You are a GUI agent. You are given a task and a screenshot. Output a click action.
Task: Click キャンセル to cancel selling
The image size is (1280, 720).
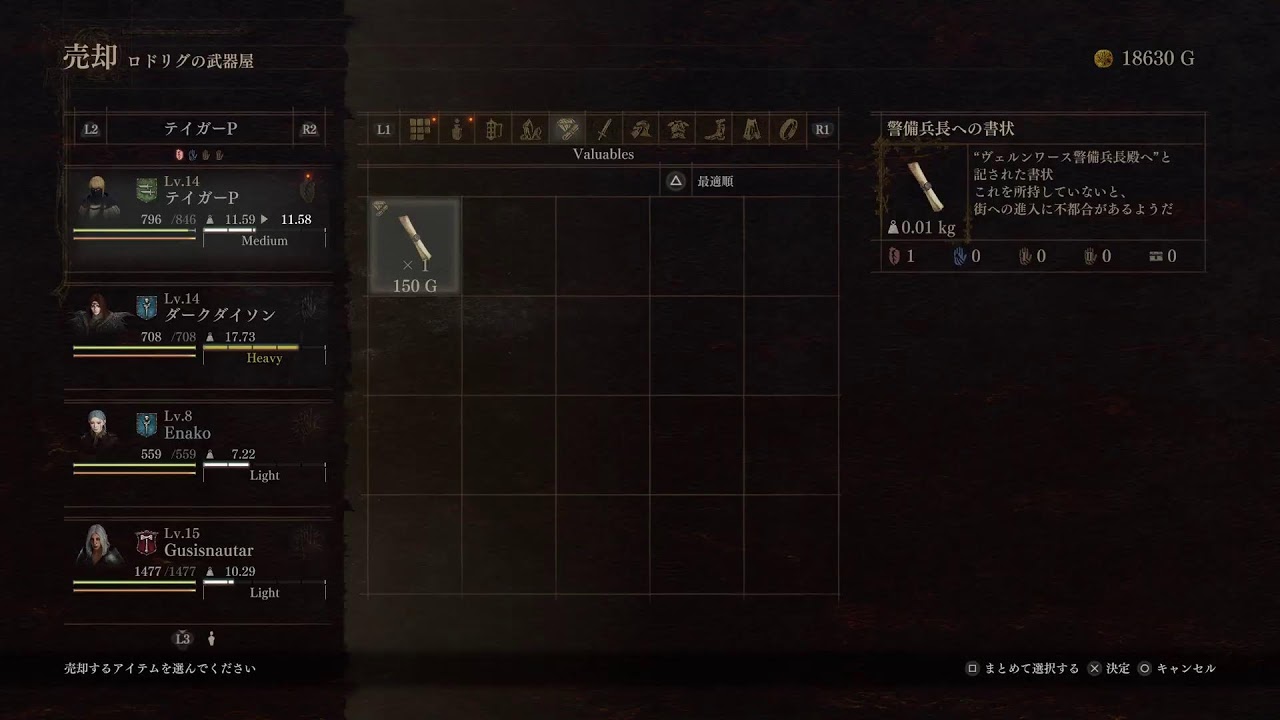click(x=1177, y=668)
